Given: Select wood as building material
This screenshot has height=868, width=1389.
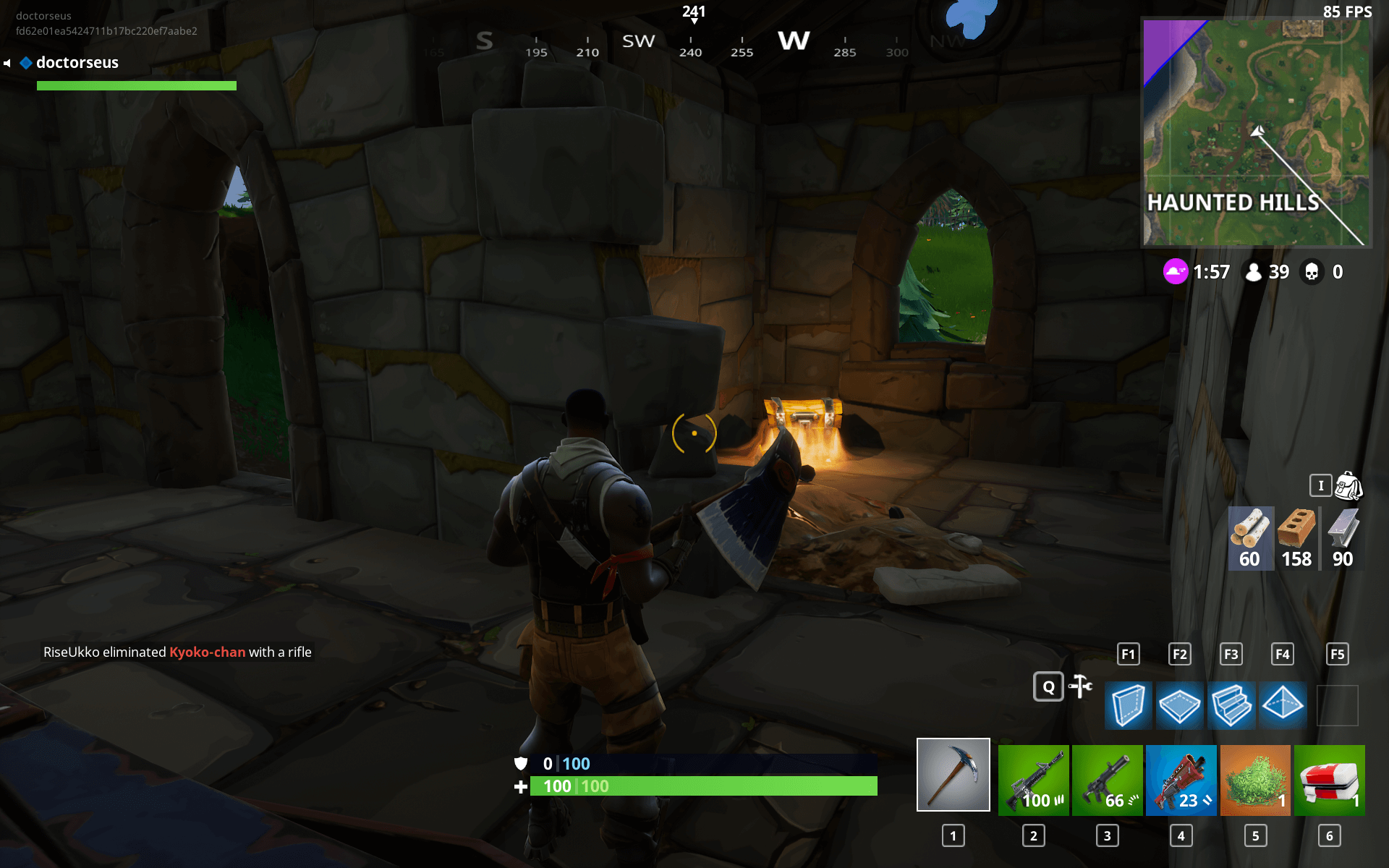Looking at the screenshot, I should click(x=1250, y=538).
